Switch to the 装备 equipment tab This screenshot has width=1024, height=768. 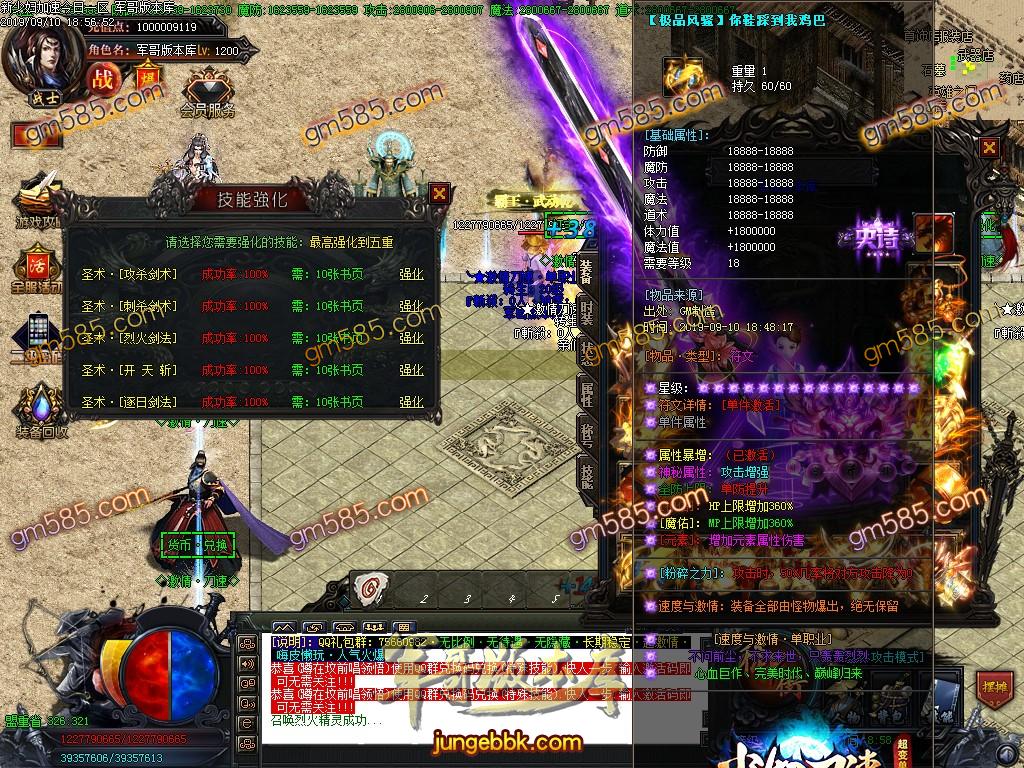pos(586,271)
